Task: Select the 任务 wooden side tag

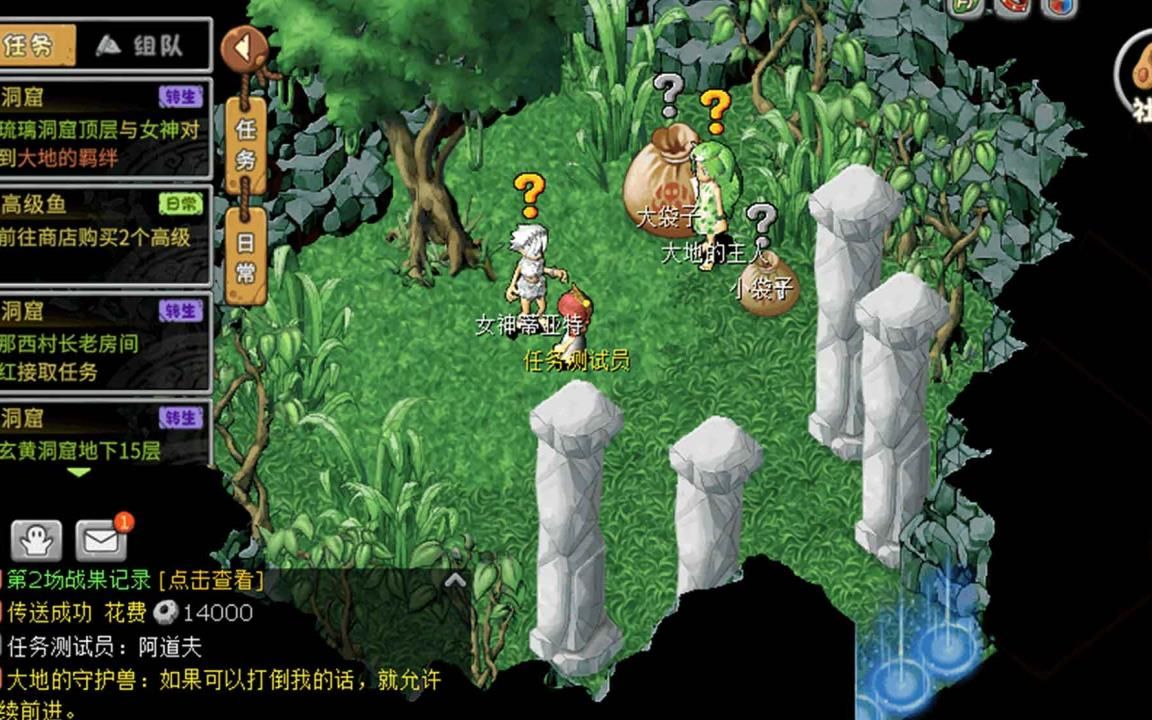Action: pos(245,144)
